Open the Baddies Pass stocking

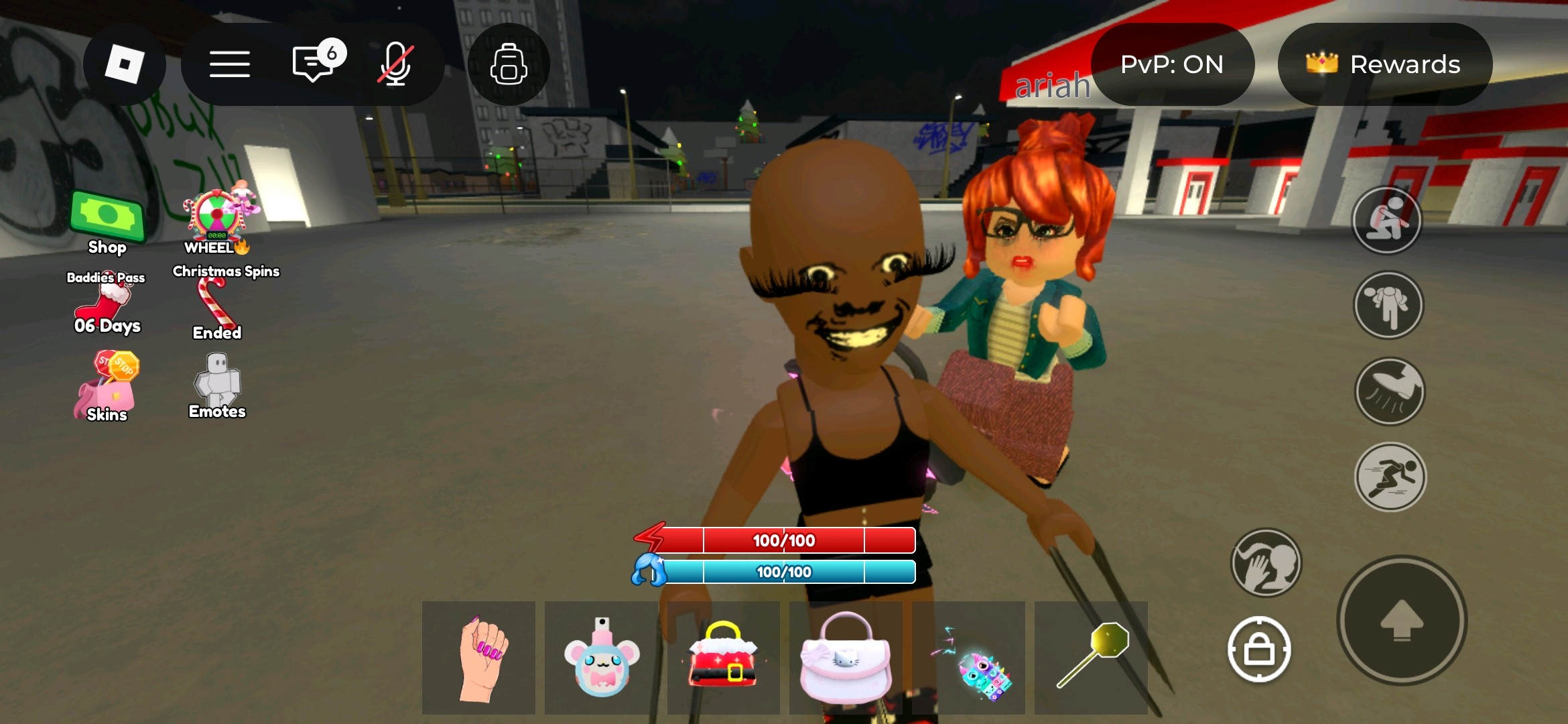pos(106,303)
